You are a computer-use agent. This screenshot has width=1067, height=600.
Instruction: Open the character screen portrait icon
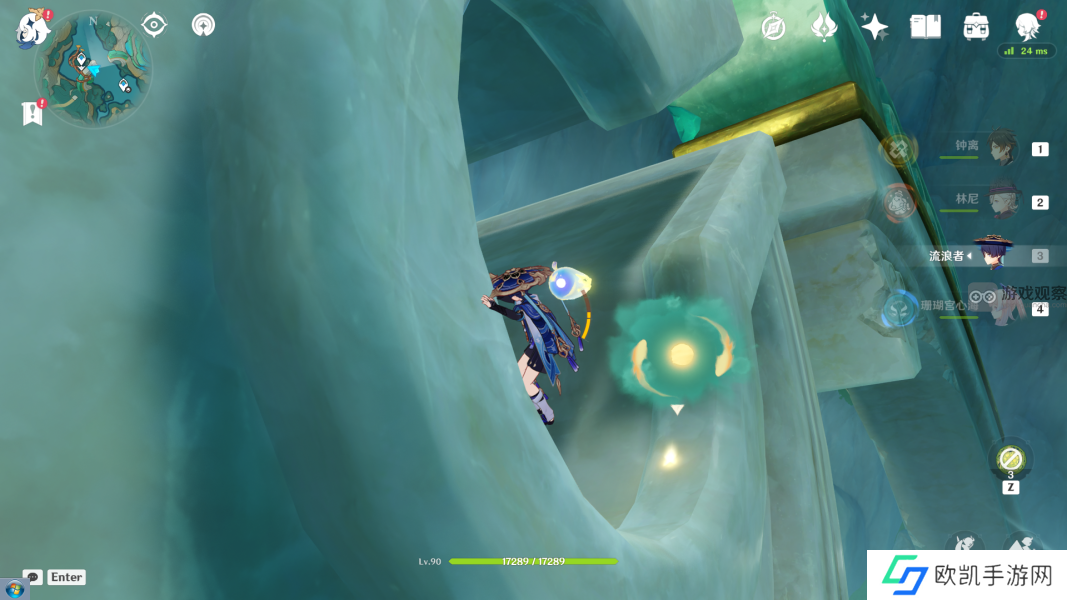pos(1027,26)
